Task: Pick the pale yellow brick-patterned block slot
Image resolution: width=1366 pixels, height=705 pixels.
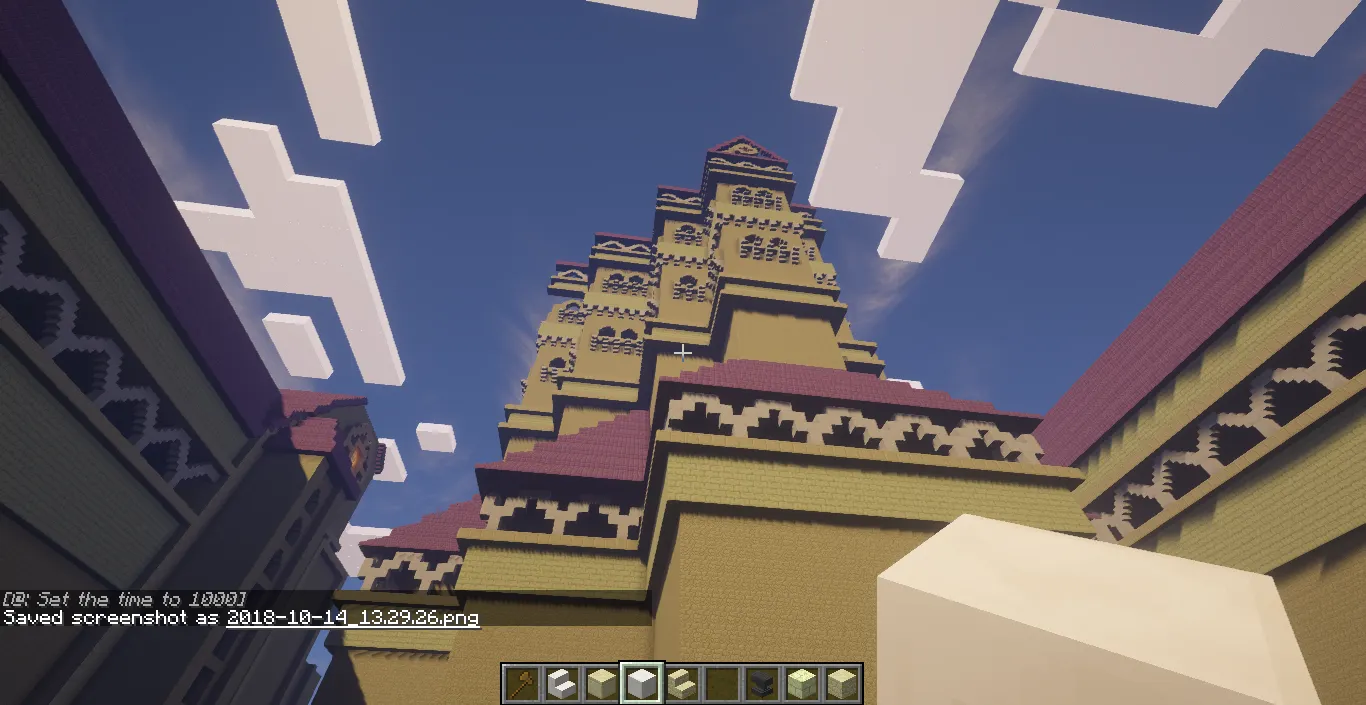Action: click(801, 684)
